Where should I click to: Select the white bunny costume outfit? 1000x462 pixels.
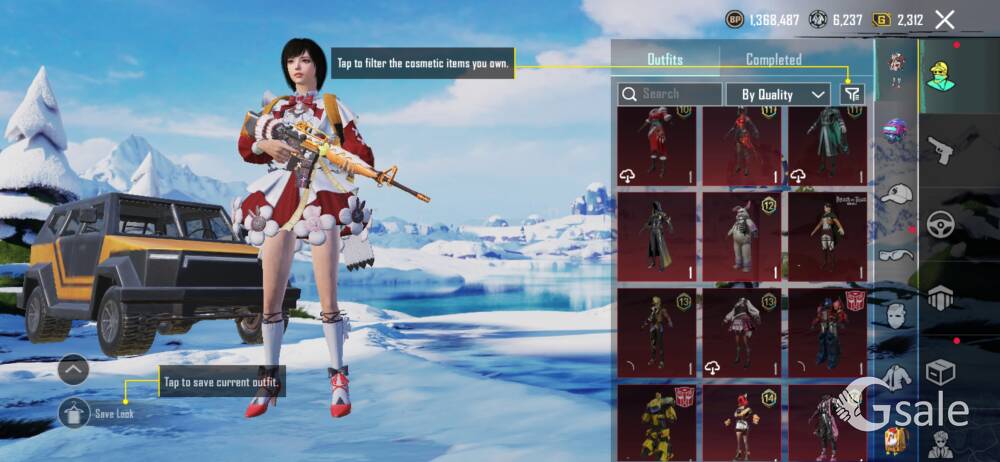coord(741,237)
